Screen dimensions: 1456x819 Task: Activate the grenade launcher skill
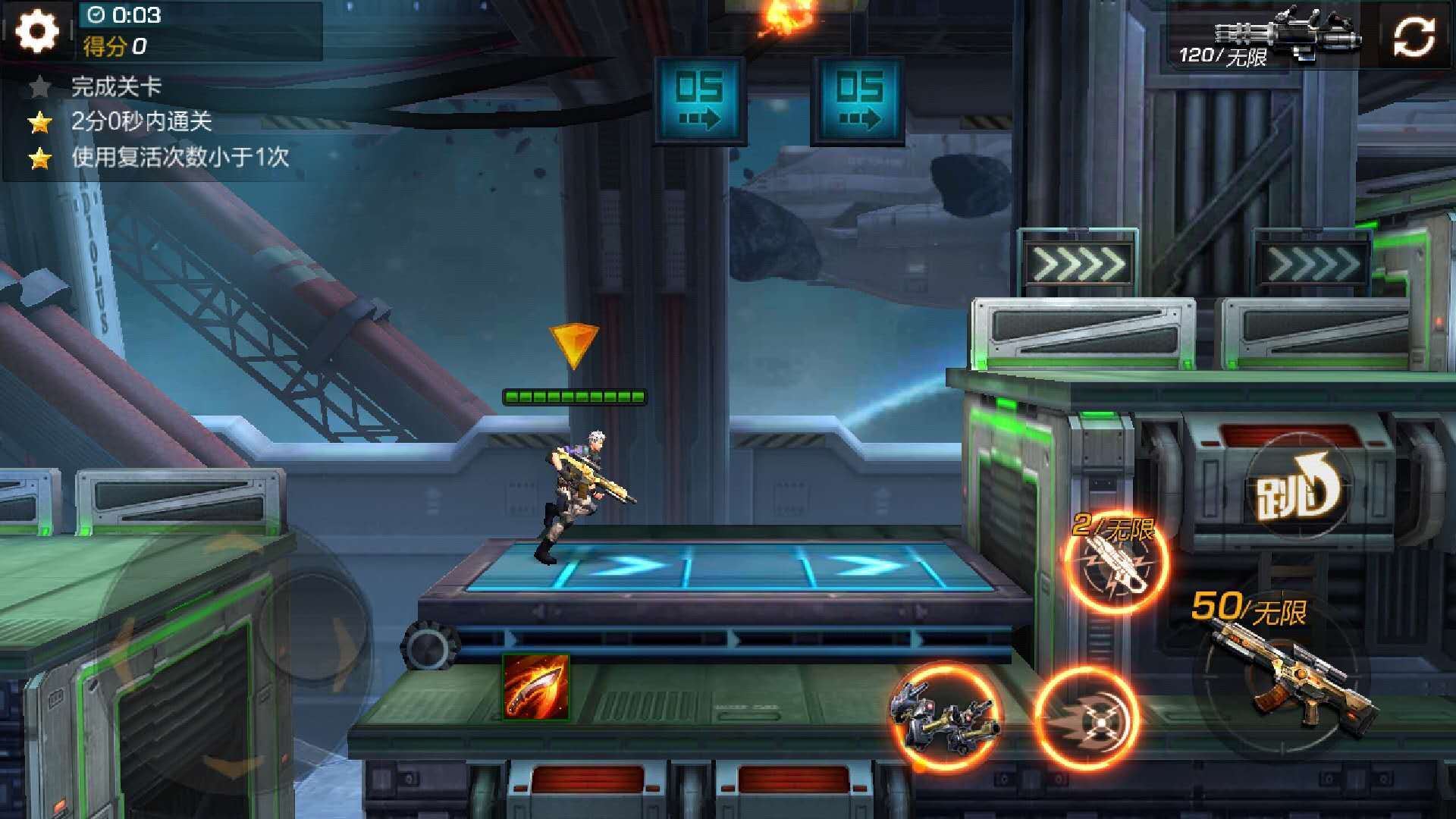[1116, 563]
